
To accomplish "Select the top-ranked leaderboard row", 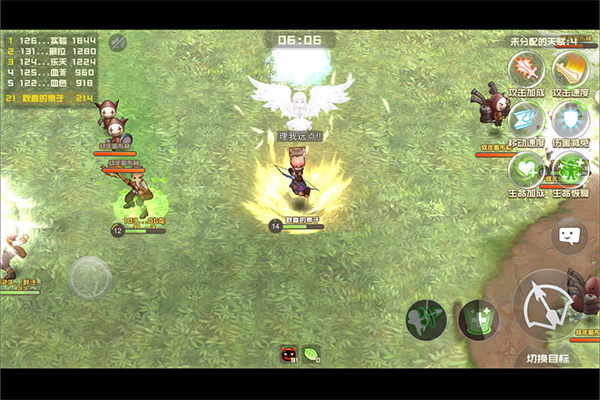I will 52,40.
